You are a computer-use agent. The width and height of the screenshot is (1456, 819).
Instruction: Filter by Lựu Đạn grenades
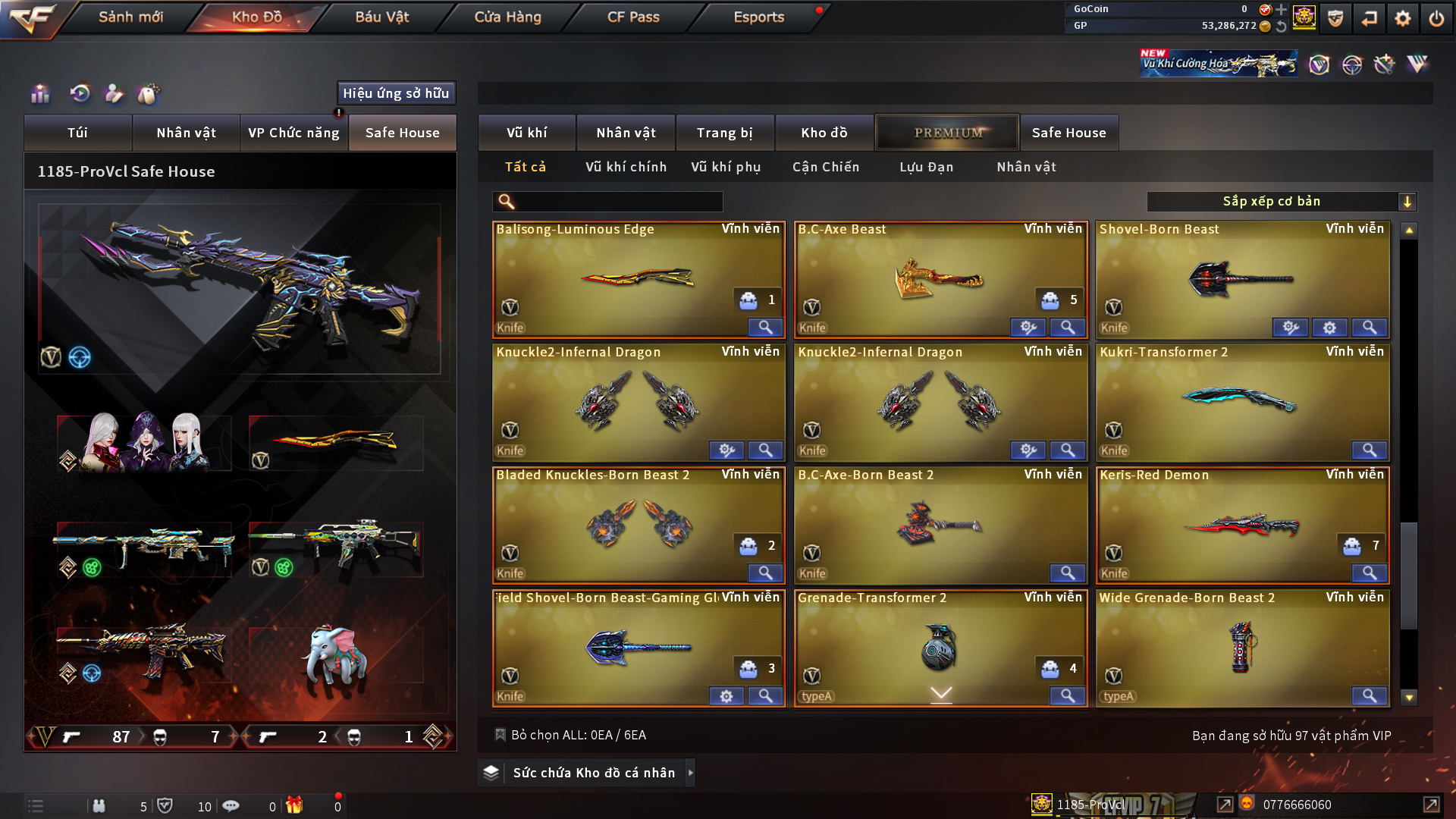[926, 167]
